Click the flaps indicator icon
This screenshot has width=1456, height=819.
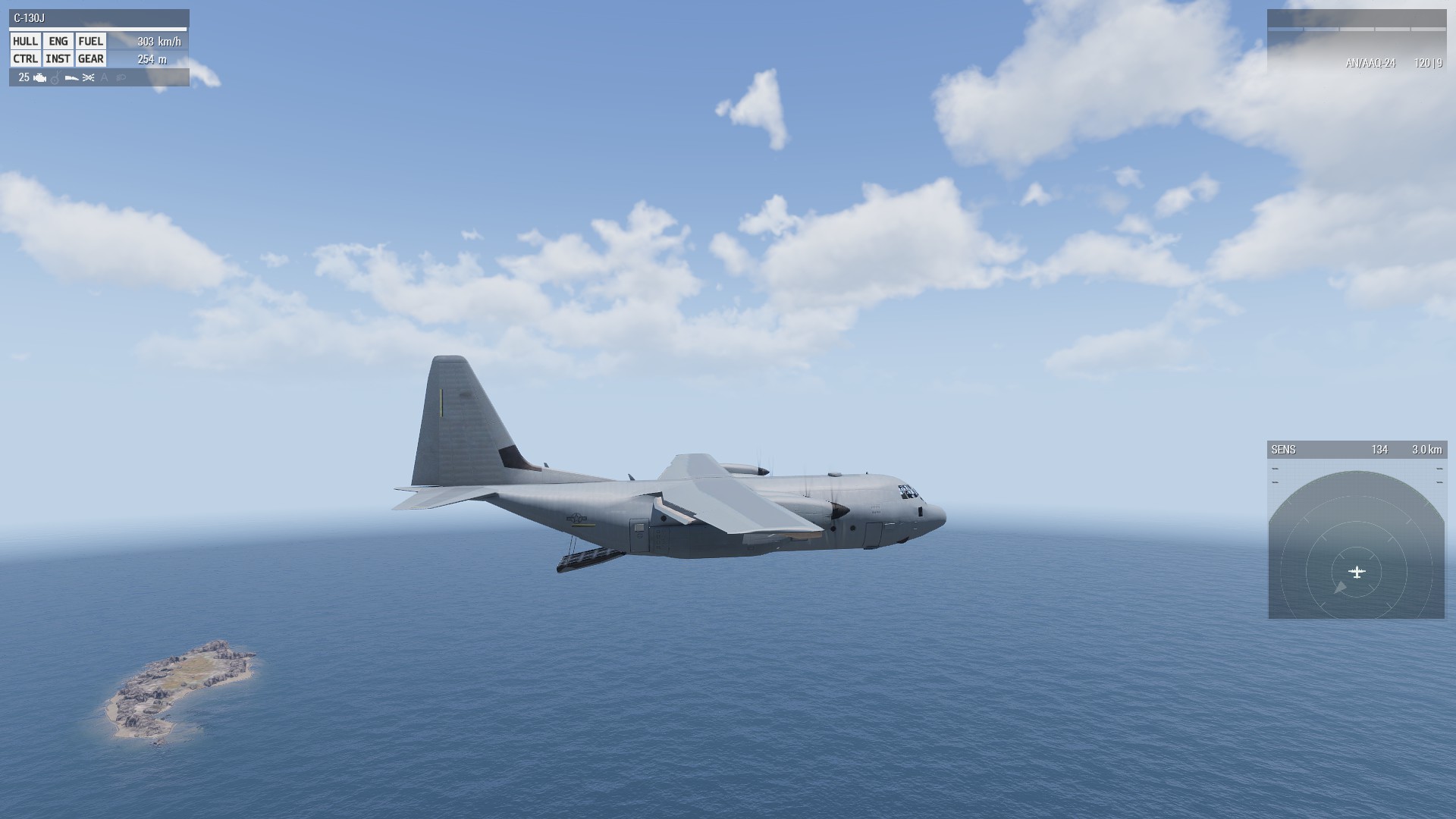click(x=71, y=77)
